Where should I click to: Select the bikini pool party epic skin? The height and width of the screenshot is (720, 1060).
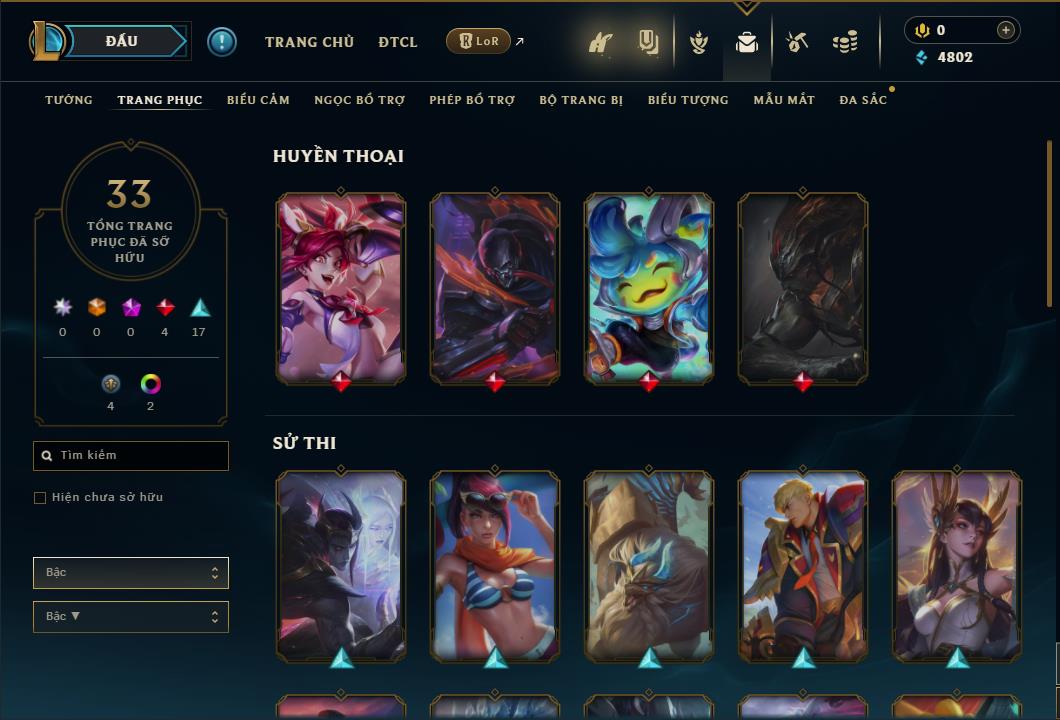point(495,565)
